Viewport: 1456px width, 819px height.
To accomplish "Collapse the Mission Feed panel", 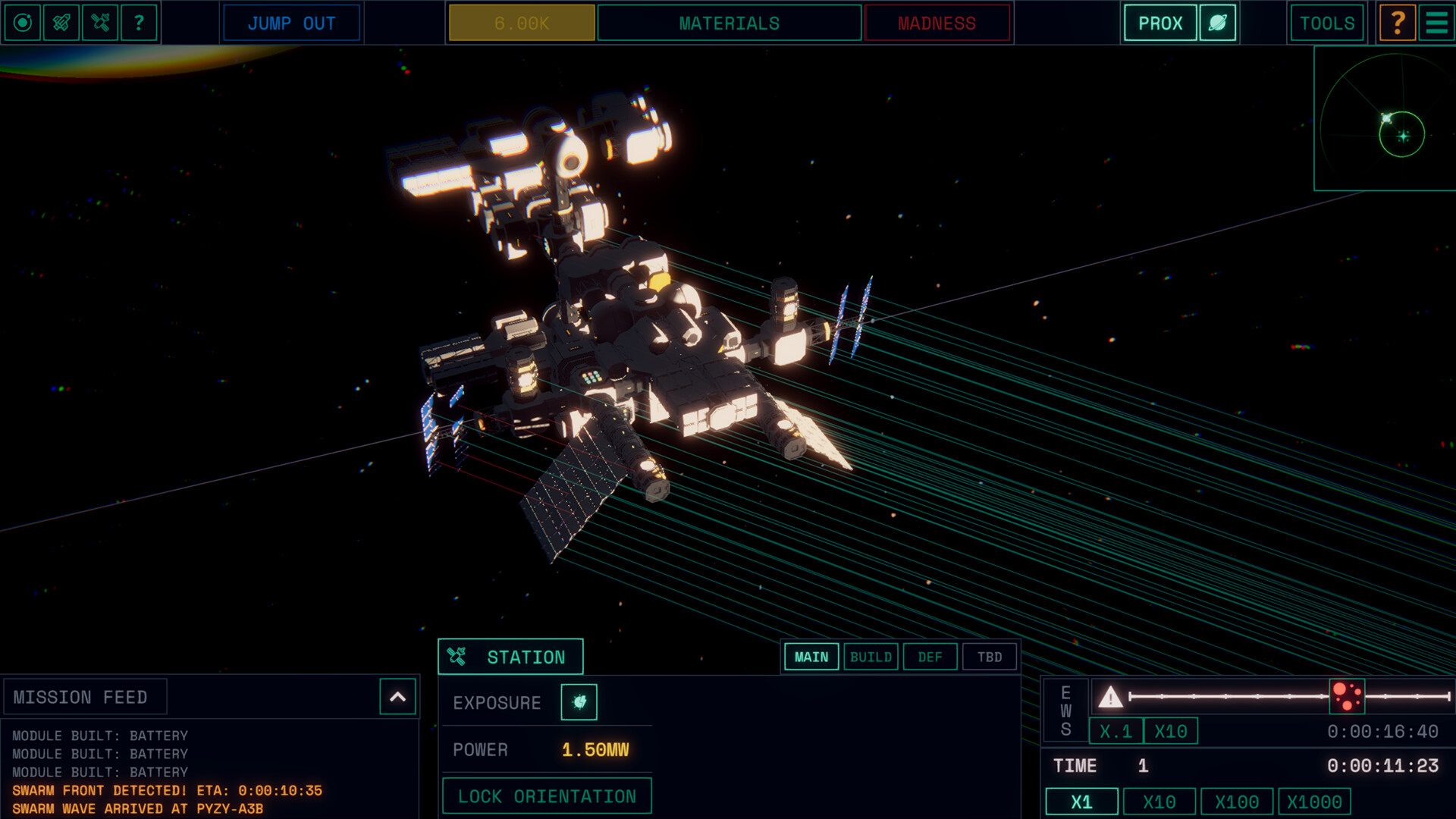I will [x=397, y=696].
